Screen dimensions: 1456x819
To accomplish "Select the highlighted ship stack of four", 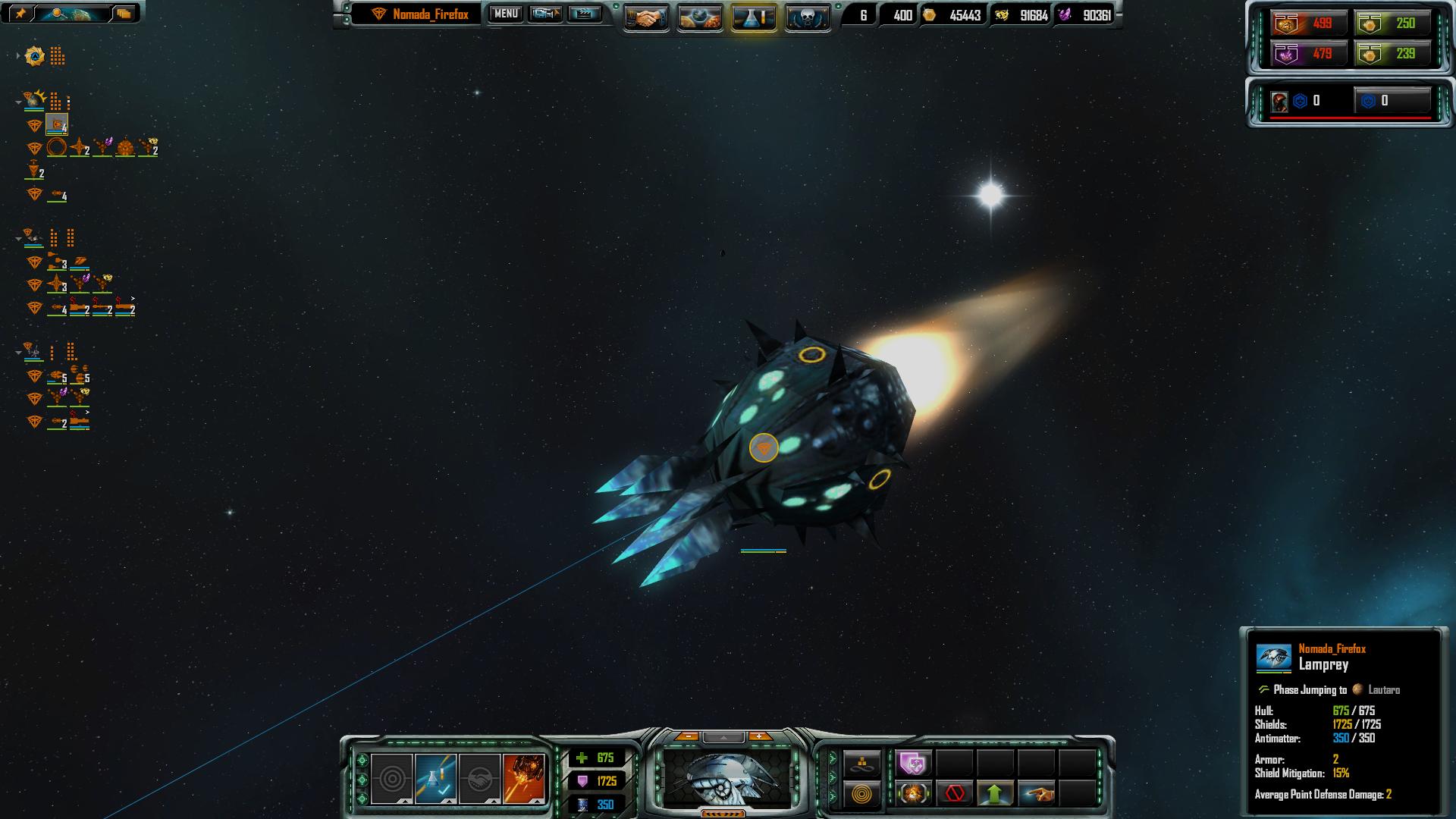I will point(57,125).
